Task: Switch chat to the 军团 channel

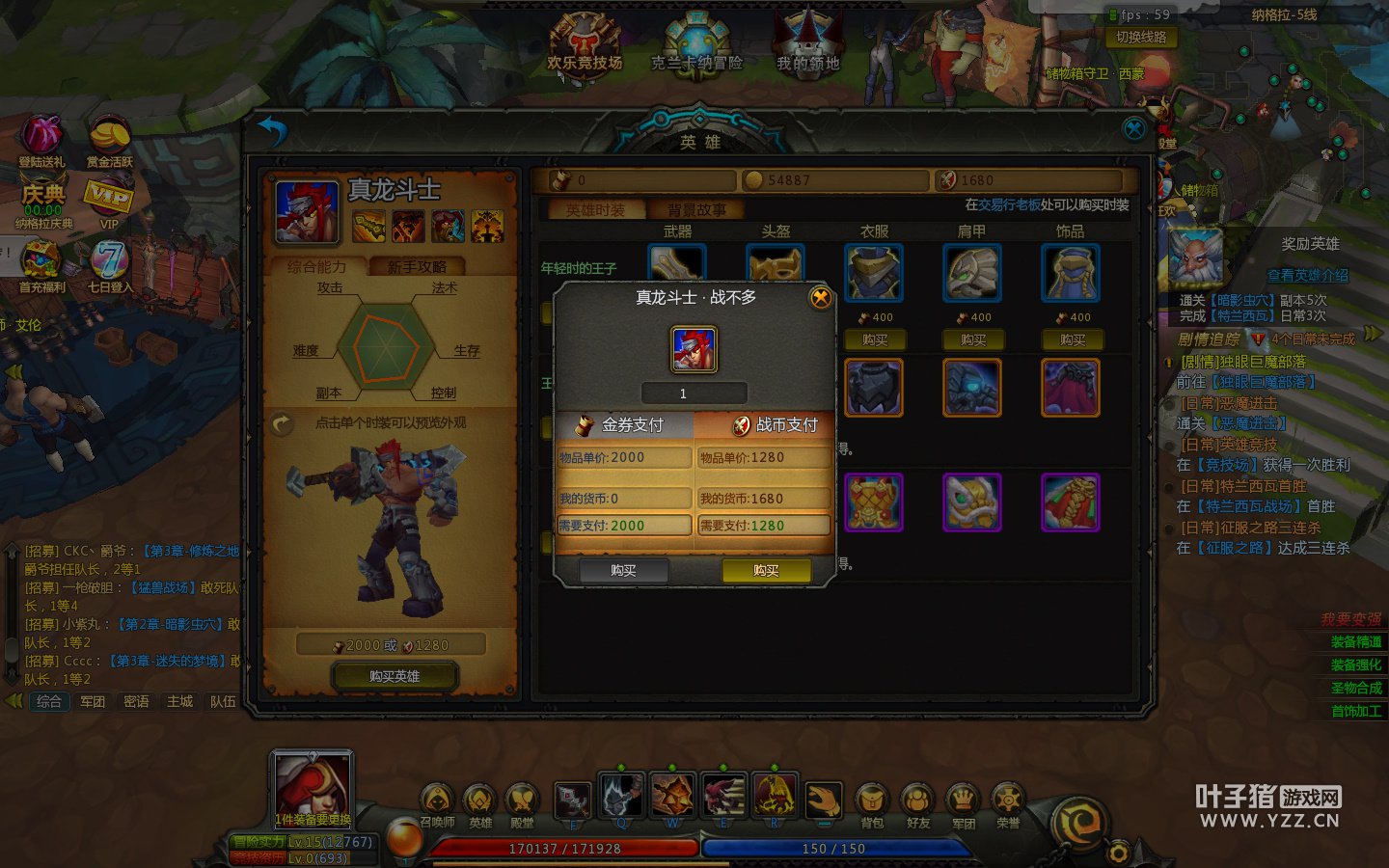Action: point(93,701)
